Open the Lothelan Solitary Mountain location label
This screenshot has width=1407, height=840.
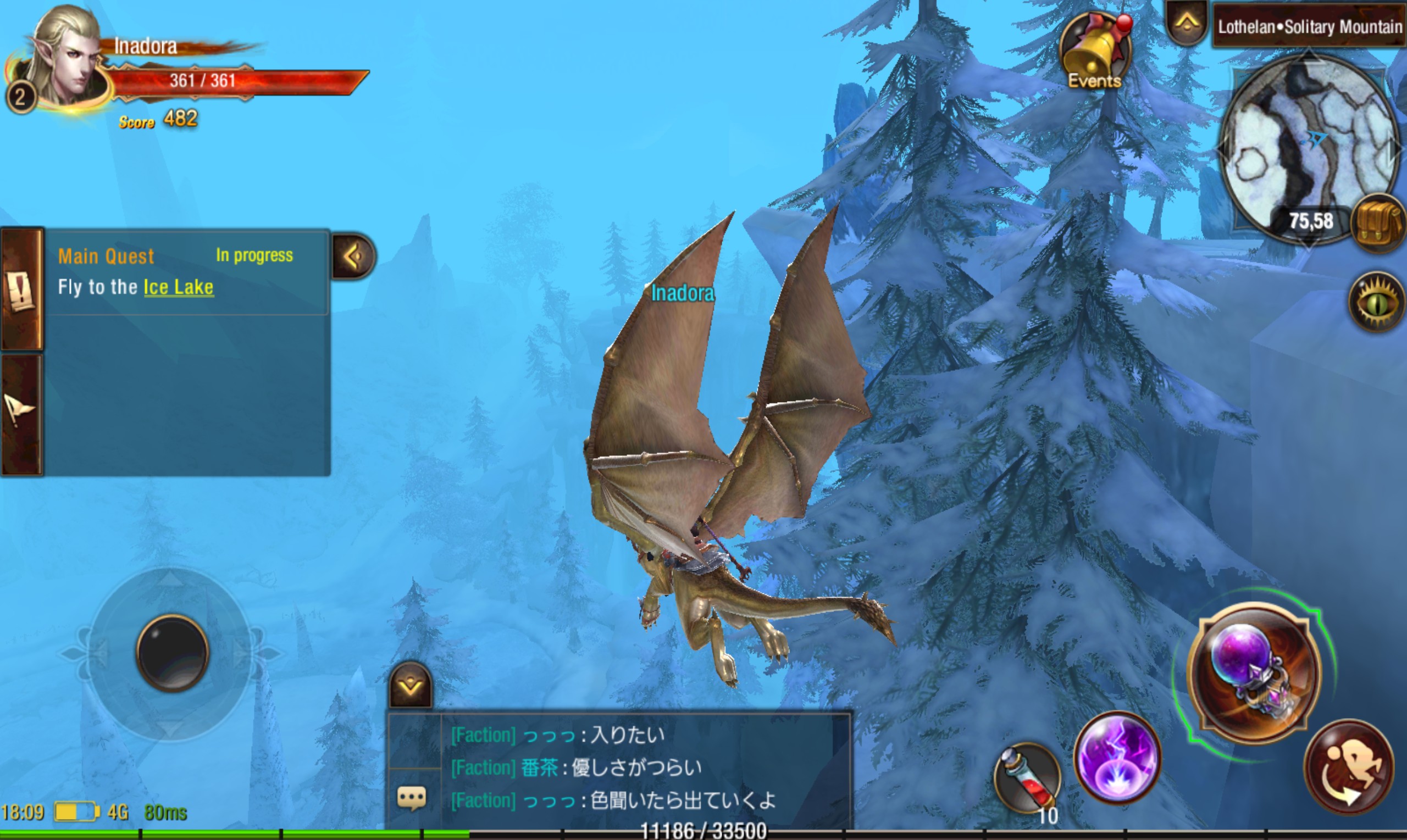click(1309, 26)
